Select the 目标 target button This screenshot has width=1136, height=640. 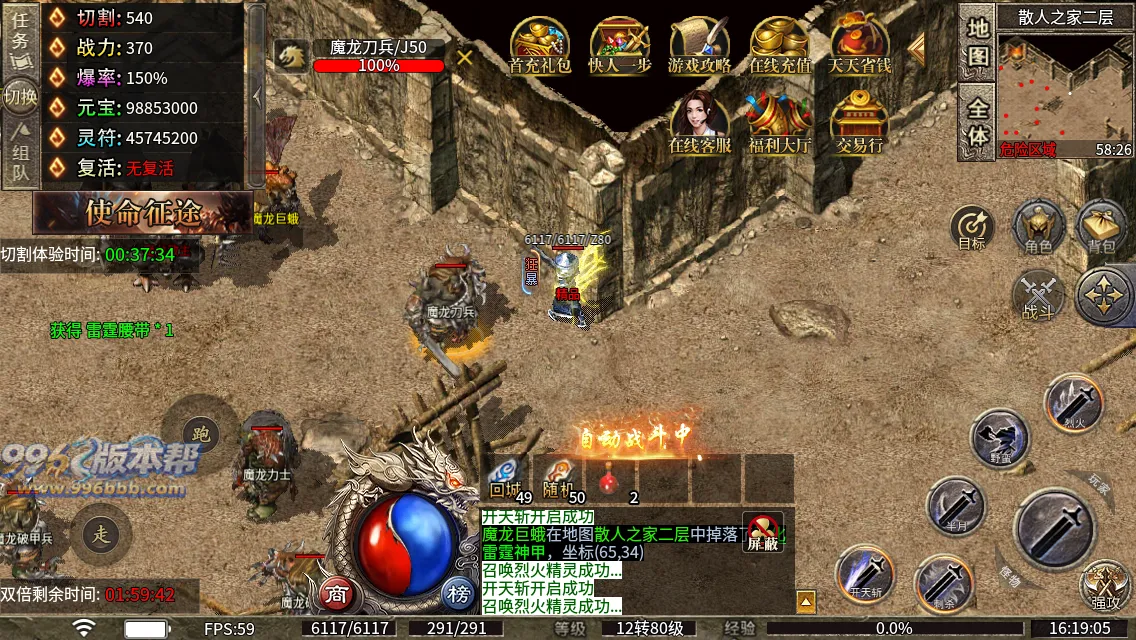pyautogui.click(x=972, y=228)
